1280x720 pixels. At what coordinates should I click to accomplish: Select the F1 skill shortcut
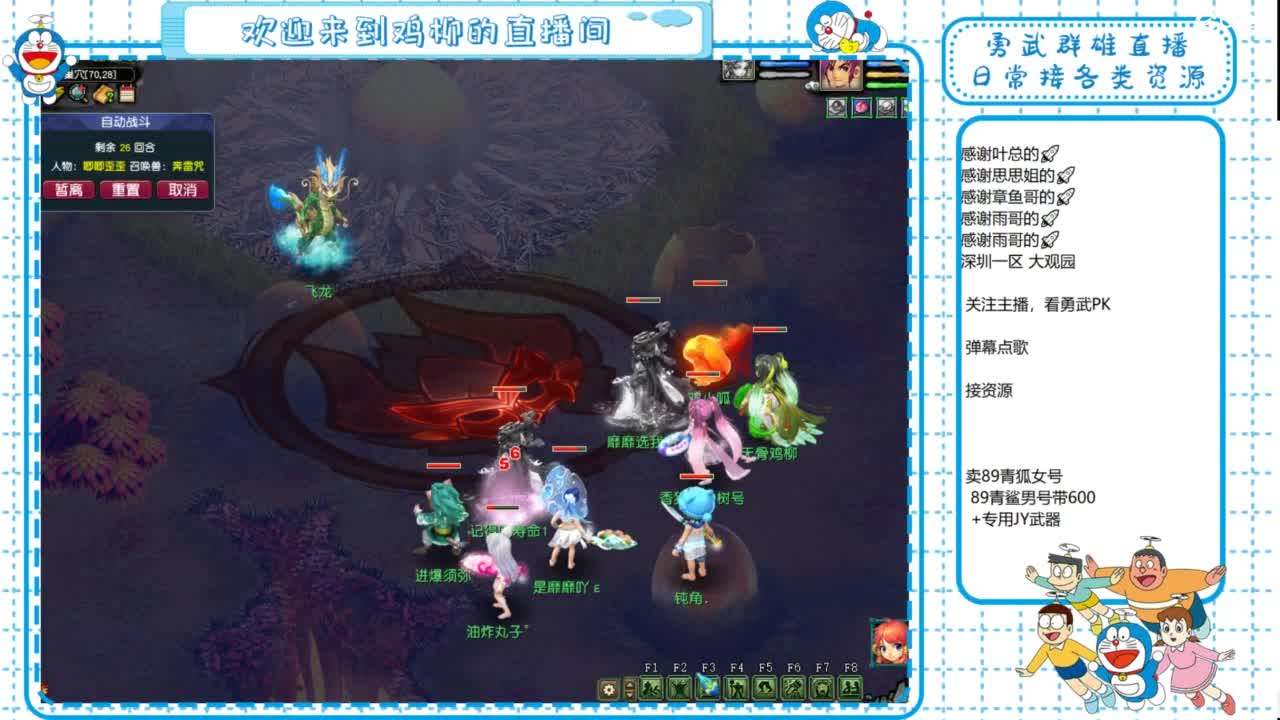coord(651,689)
